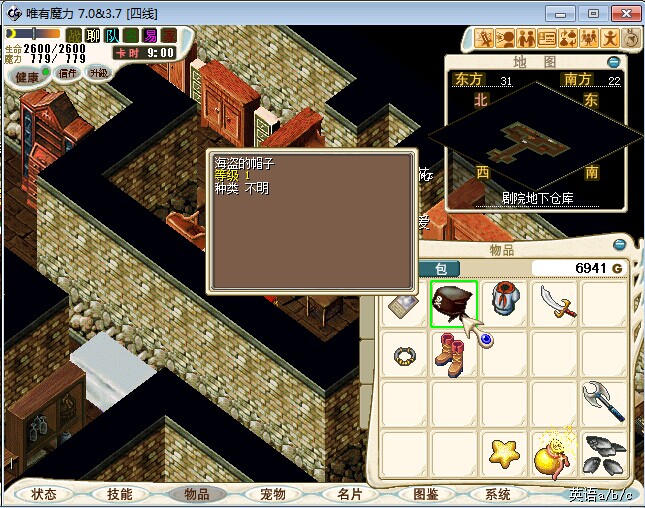This screenshot has height=508, width=645.
Task: Pick the curved scimitar sword slot
Action: tap(555, 302)
